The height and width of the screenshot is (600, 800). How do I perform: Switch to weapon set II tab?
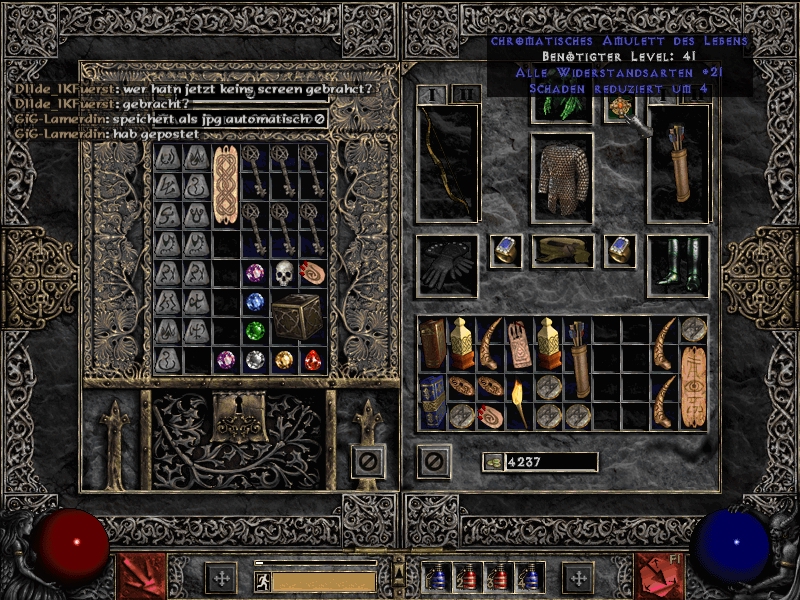(466, 94)
